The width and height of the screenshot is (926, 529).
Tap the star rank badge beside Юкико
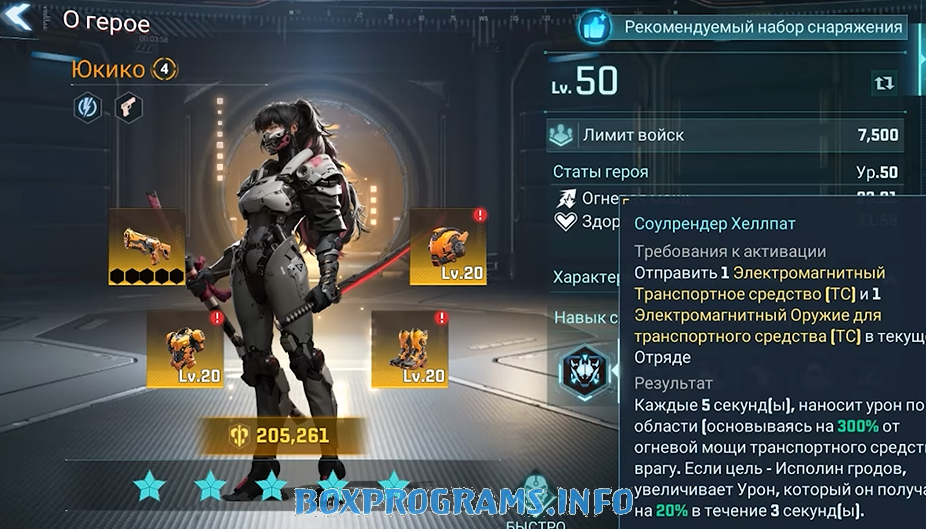pos(165,69)
